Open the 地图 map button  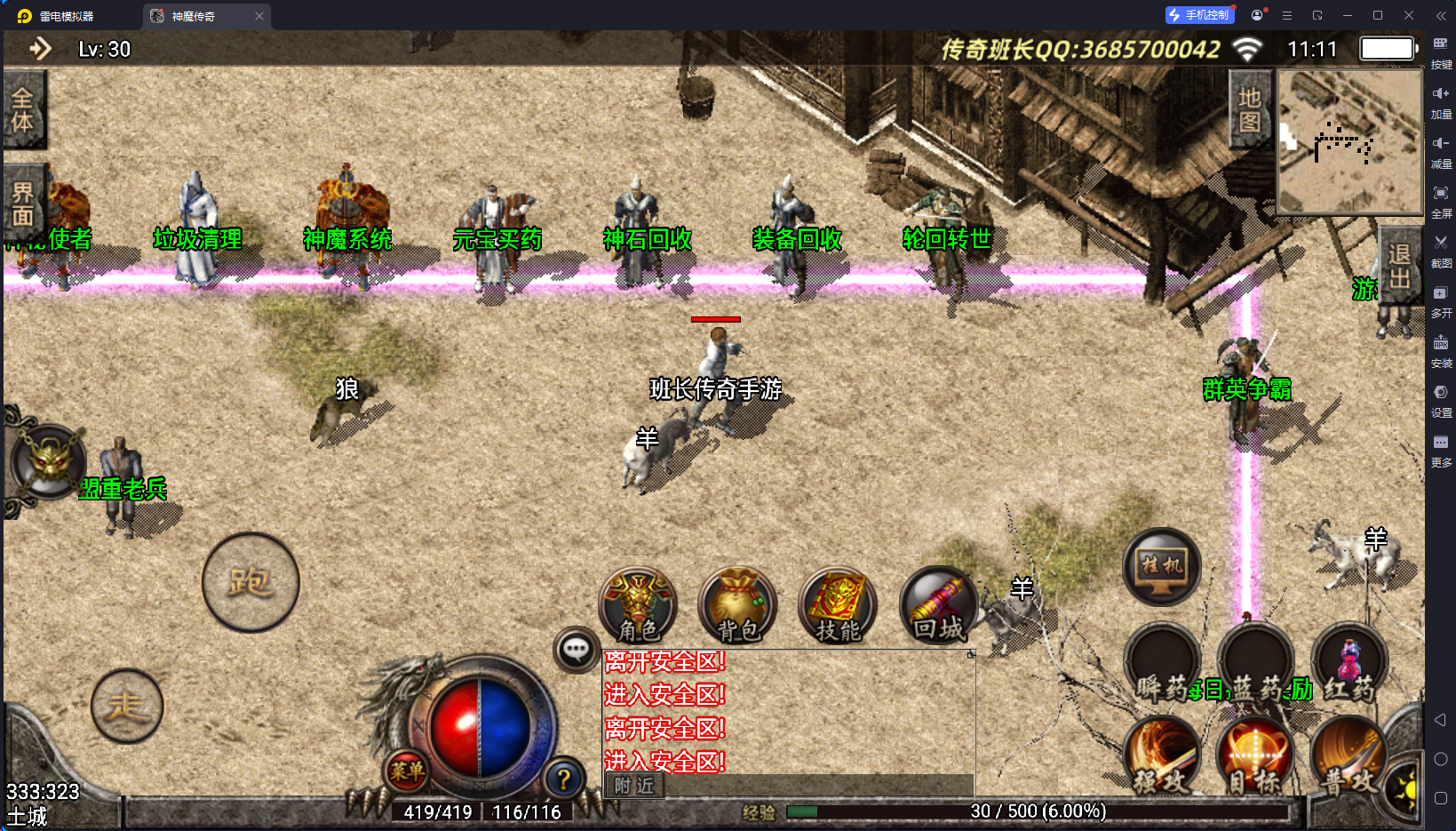coord(1250,109)
